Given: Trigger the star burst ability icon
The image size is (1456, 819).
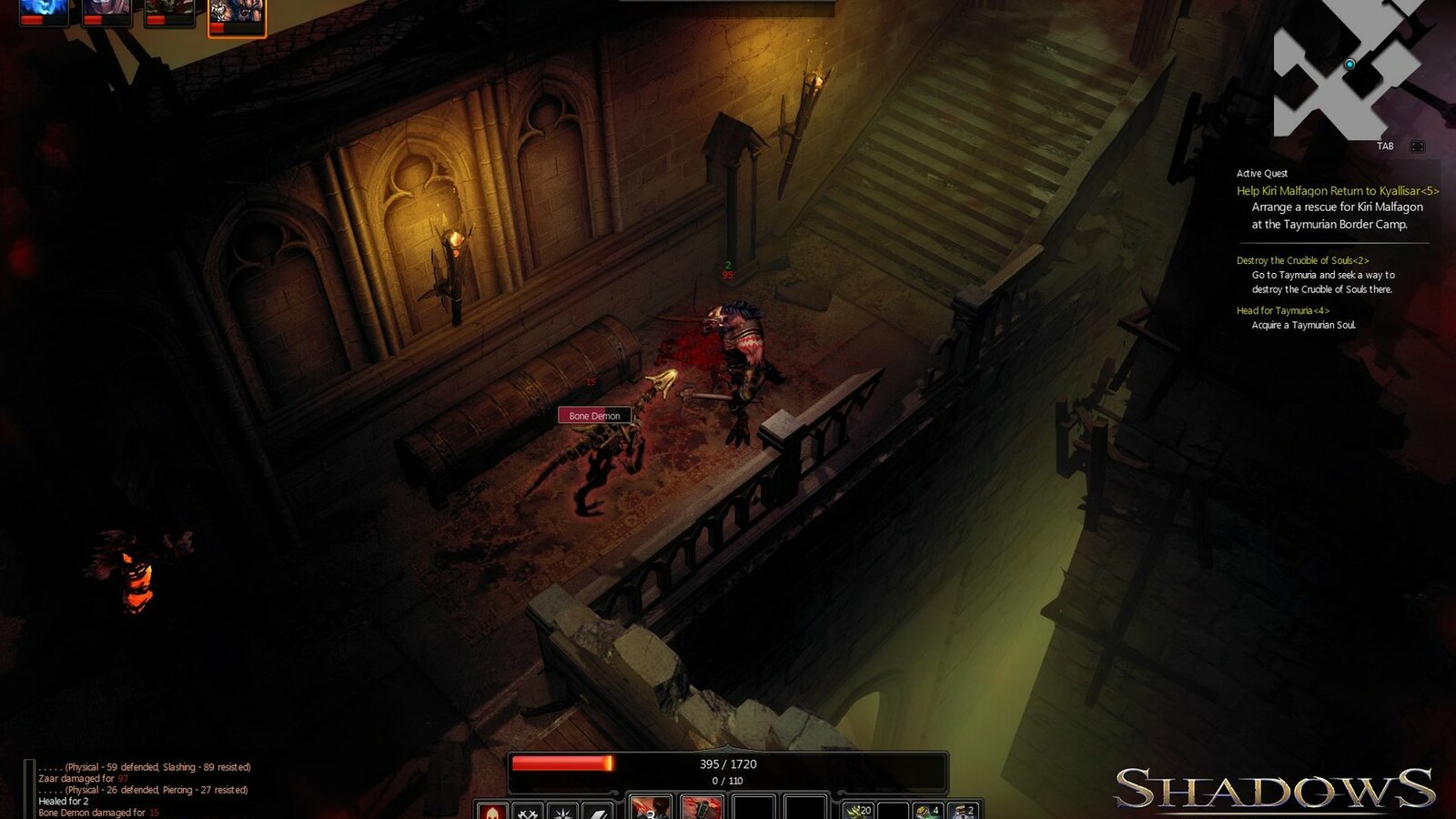Looking at the screenshot, I should (561, 812).
